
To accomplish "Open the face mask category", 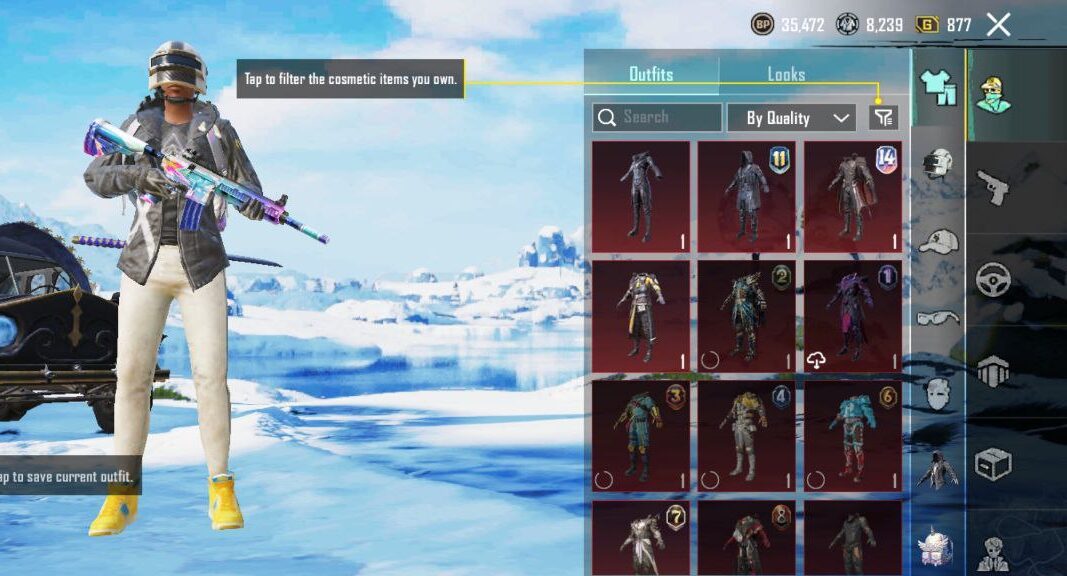I will click(937, 393).
